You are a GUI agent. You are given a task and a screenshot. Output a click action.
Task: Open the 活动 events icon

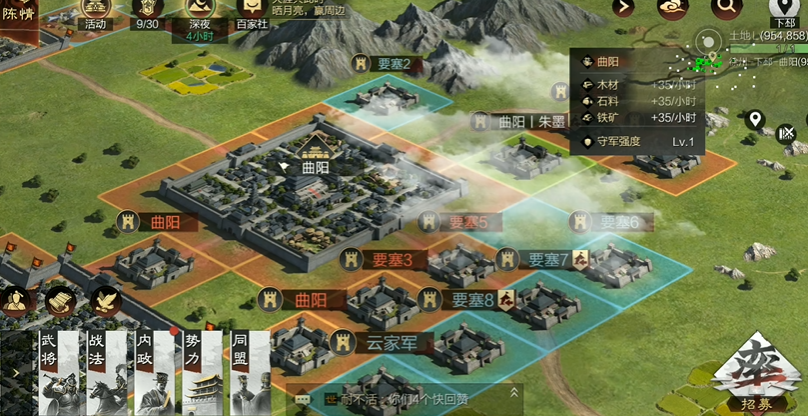(95, 13)
